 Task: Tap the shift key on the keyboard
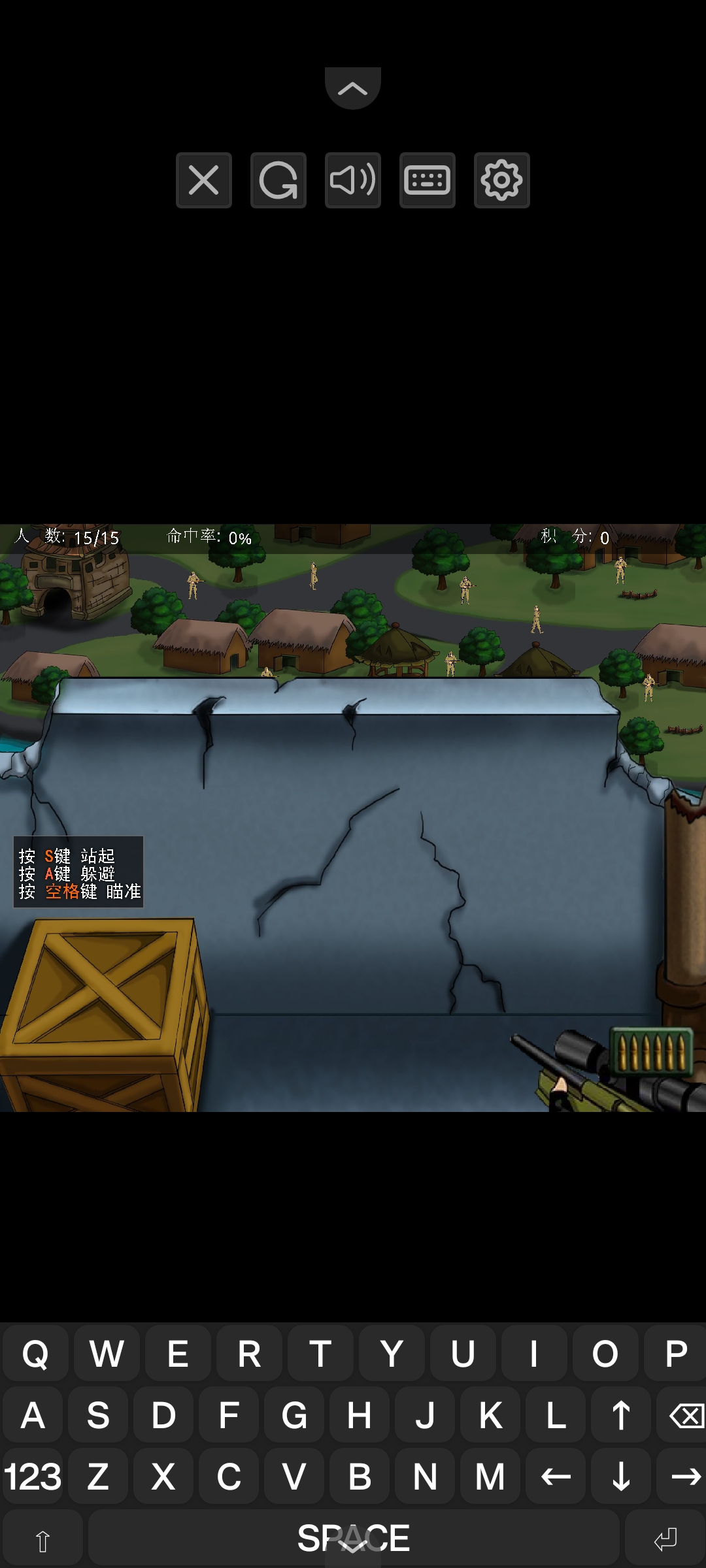[x=42, y=1539]
